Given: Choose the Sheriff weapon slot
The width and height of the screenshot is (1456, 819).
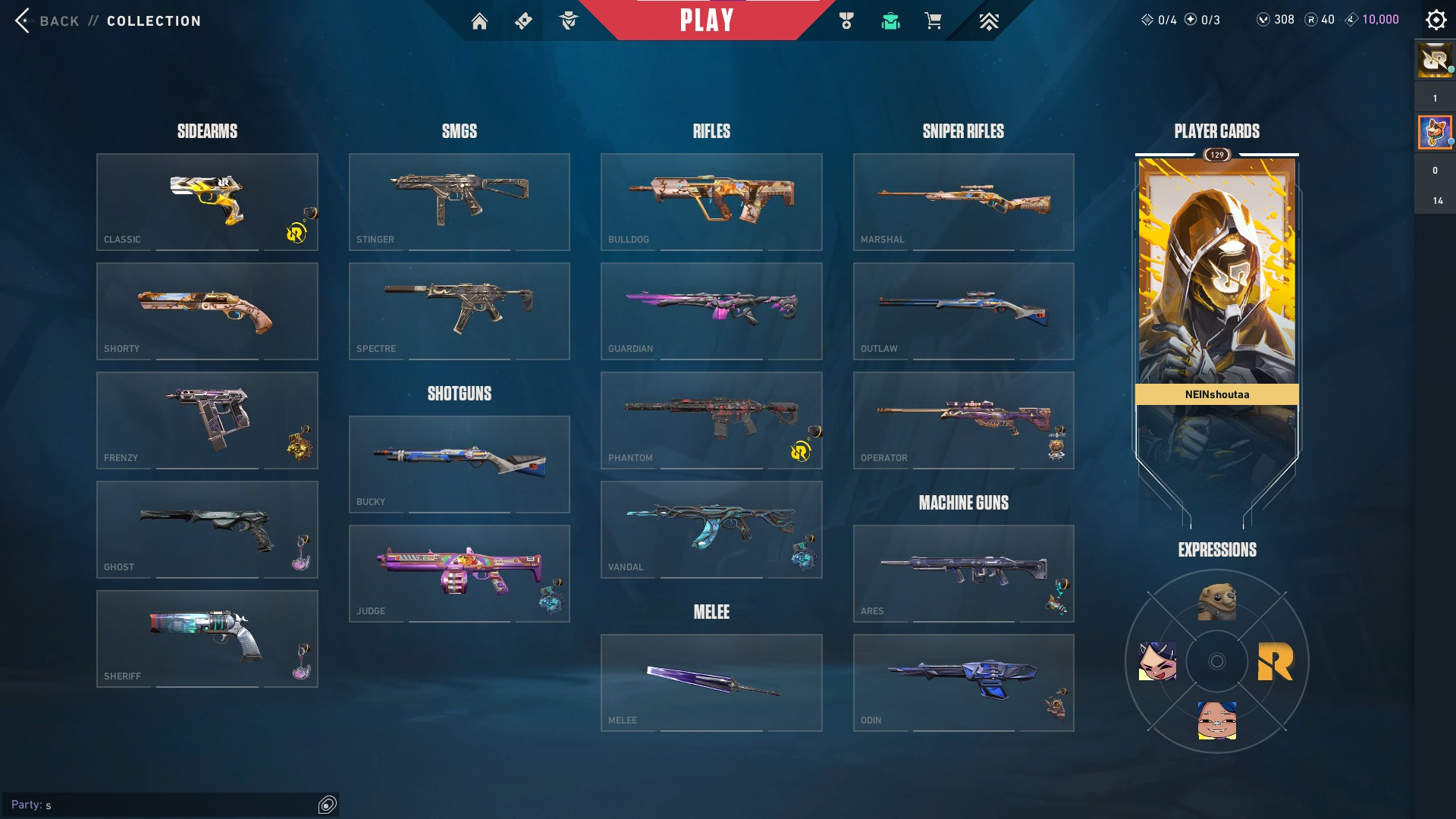Looking at the screenshot, I should click(207, 639).
